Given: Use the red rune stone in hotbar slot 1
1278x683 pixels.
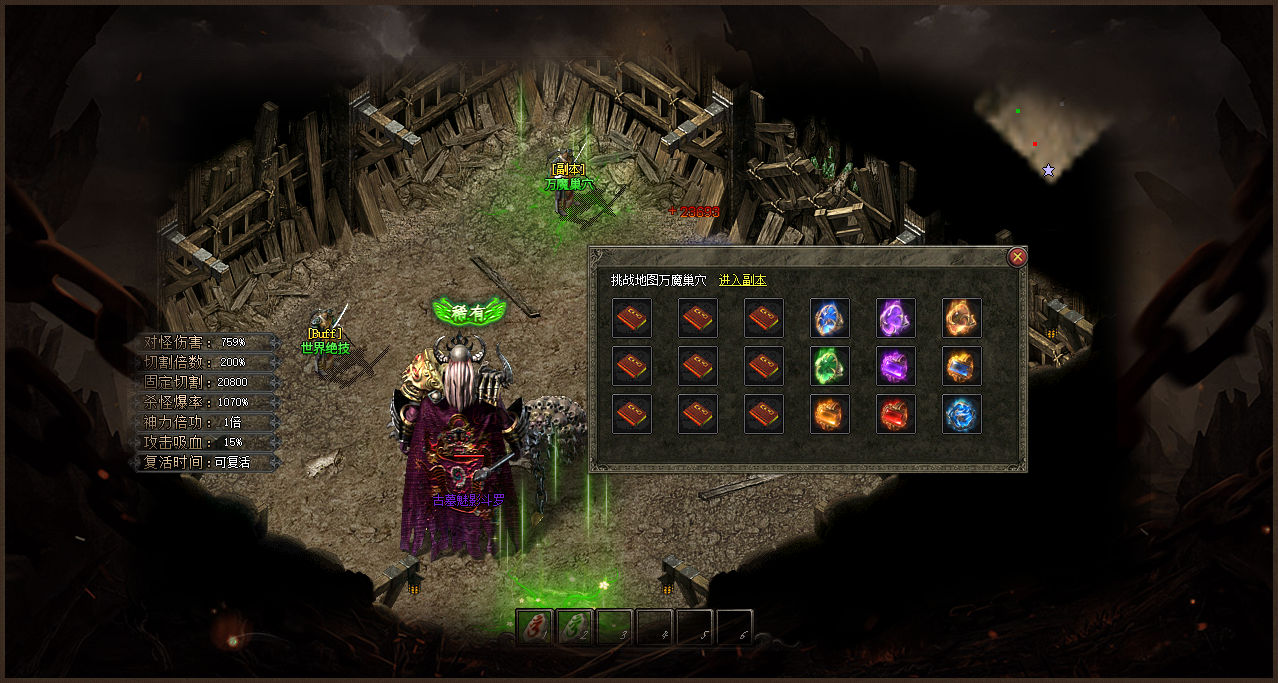Looking at the screenshot, I should click(535, 628).
